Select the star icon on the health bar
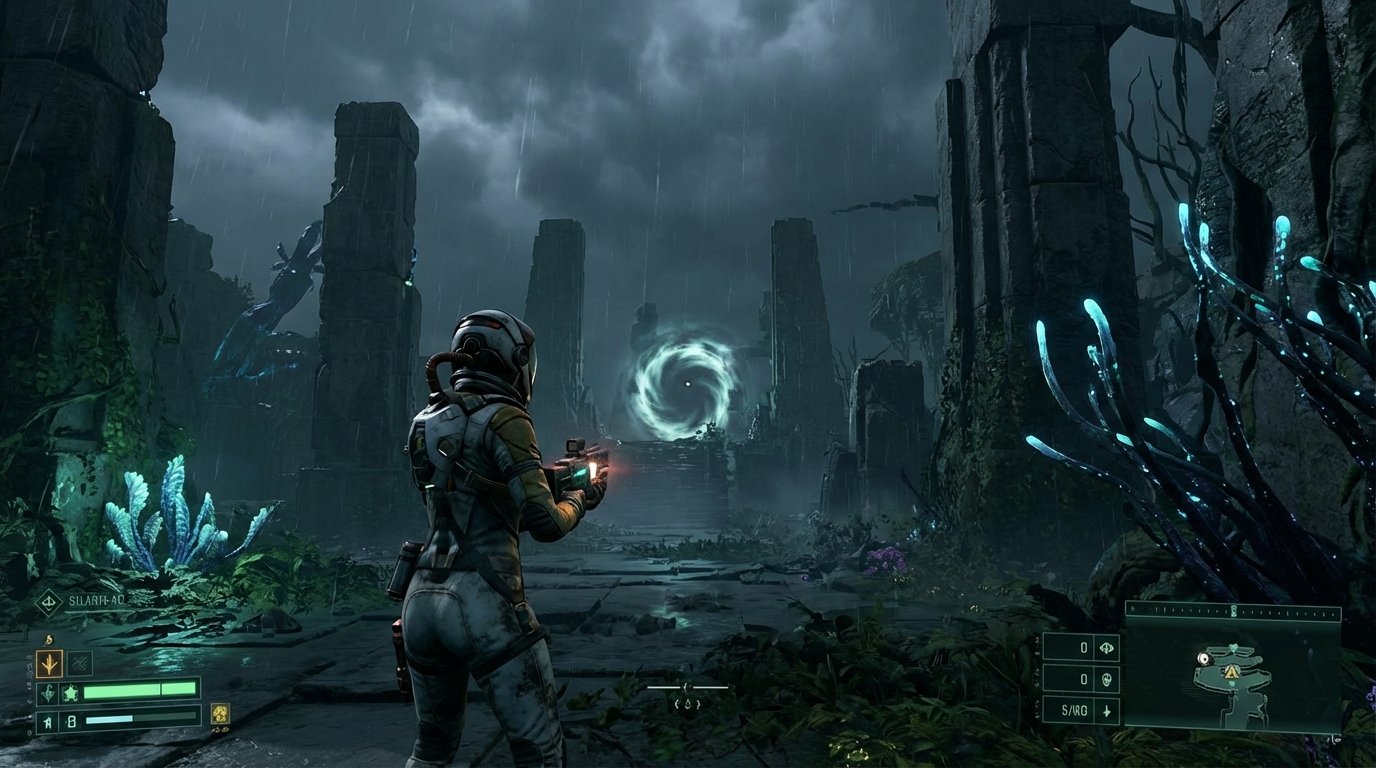Viewport: 1376px width, 768px height. (x=71, y=693)
